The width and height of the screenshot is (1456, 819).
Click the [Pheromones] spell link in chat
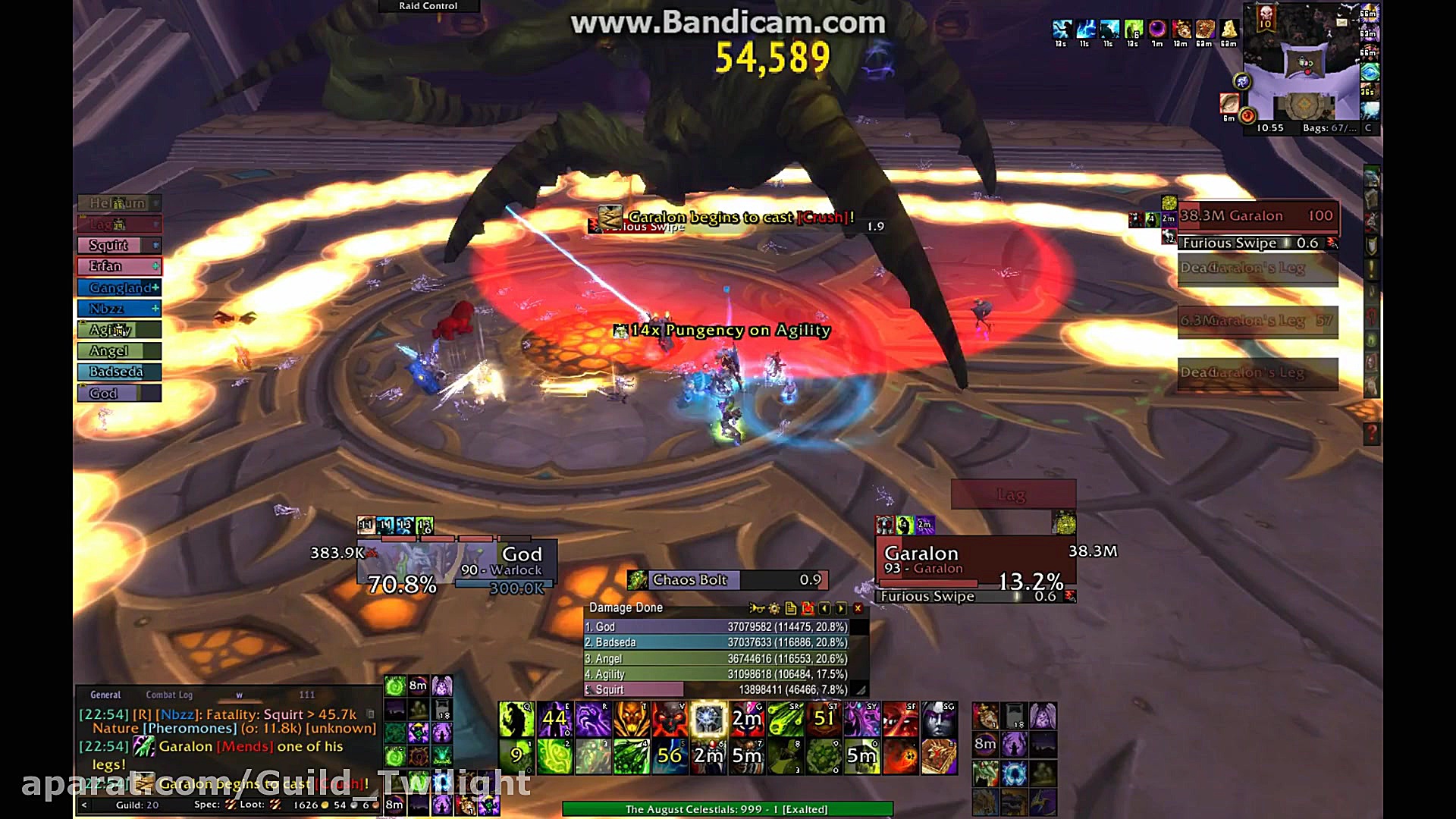tap(189, 727)
